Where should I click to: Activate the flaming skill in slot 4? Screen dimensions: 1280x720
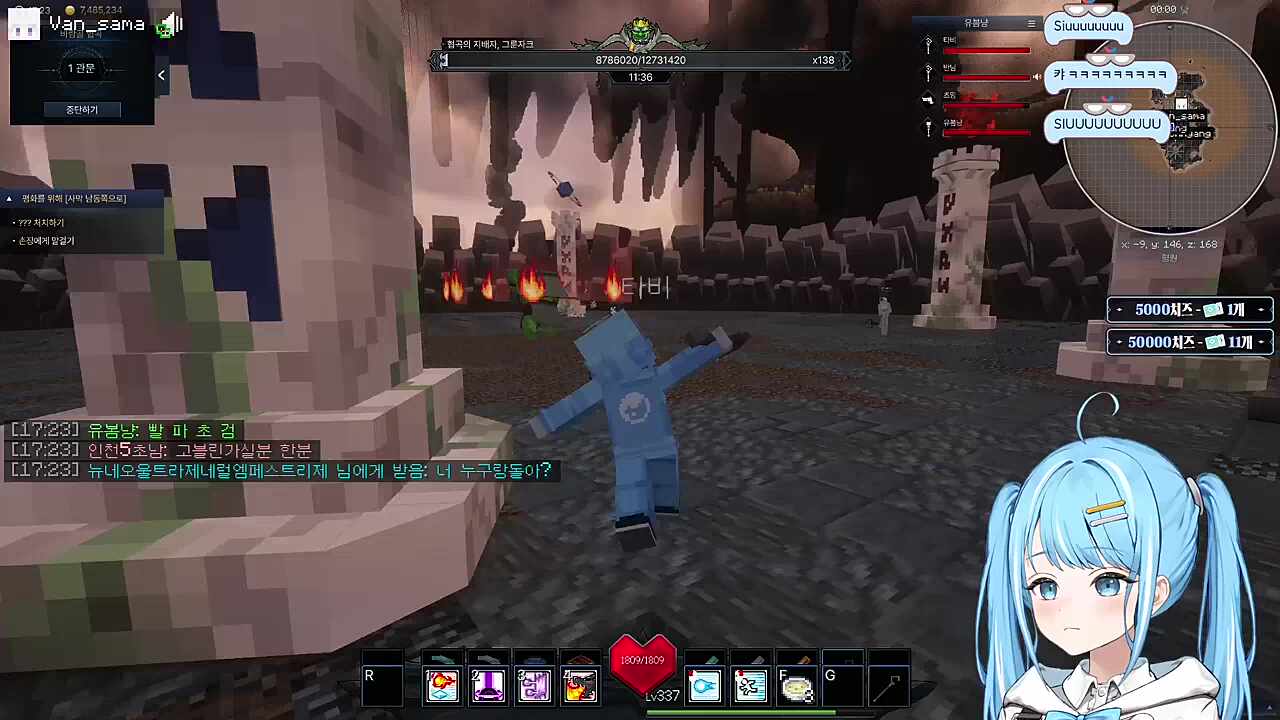580,686
